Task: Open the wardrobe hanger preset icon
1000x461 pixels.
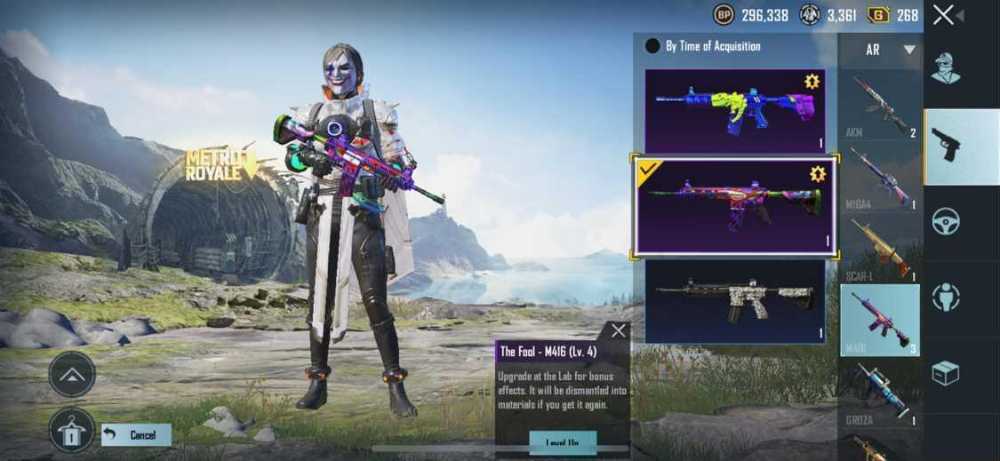Action: pos(72,431)
